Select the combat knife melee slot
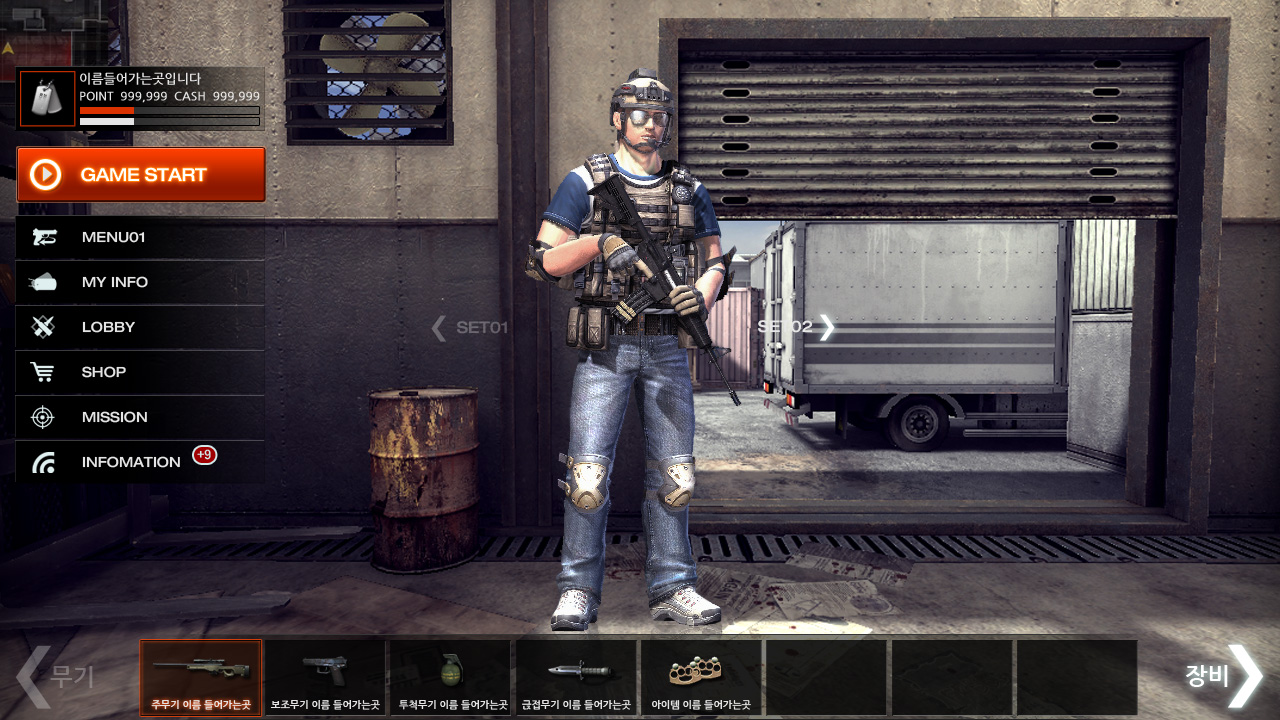 coord(575,677)
